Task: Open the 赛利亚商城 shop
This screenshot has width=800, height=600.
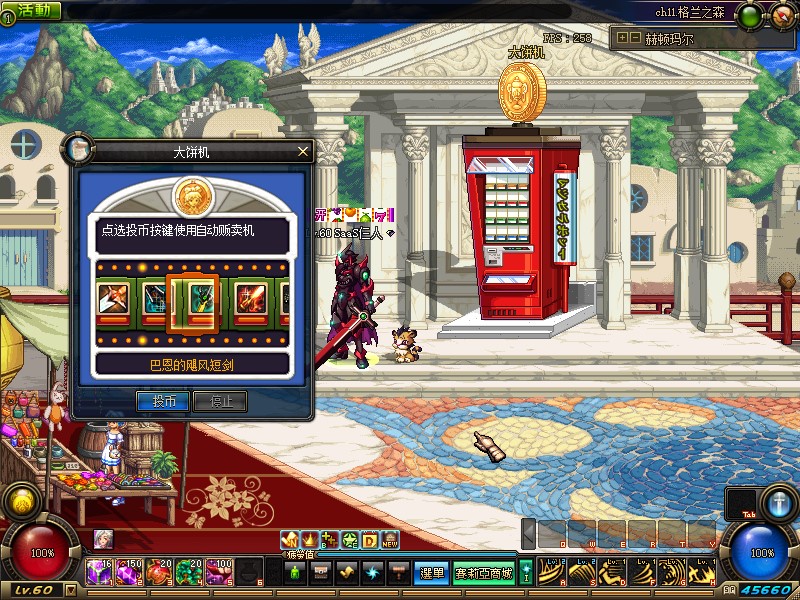Action: 484,573
